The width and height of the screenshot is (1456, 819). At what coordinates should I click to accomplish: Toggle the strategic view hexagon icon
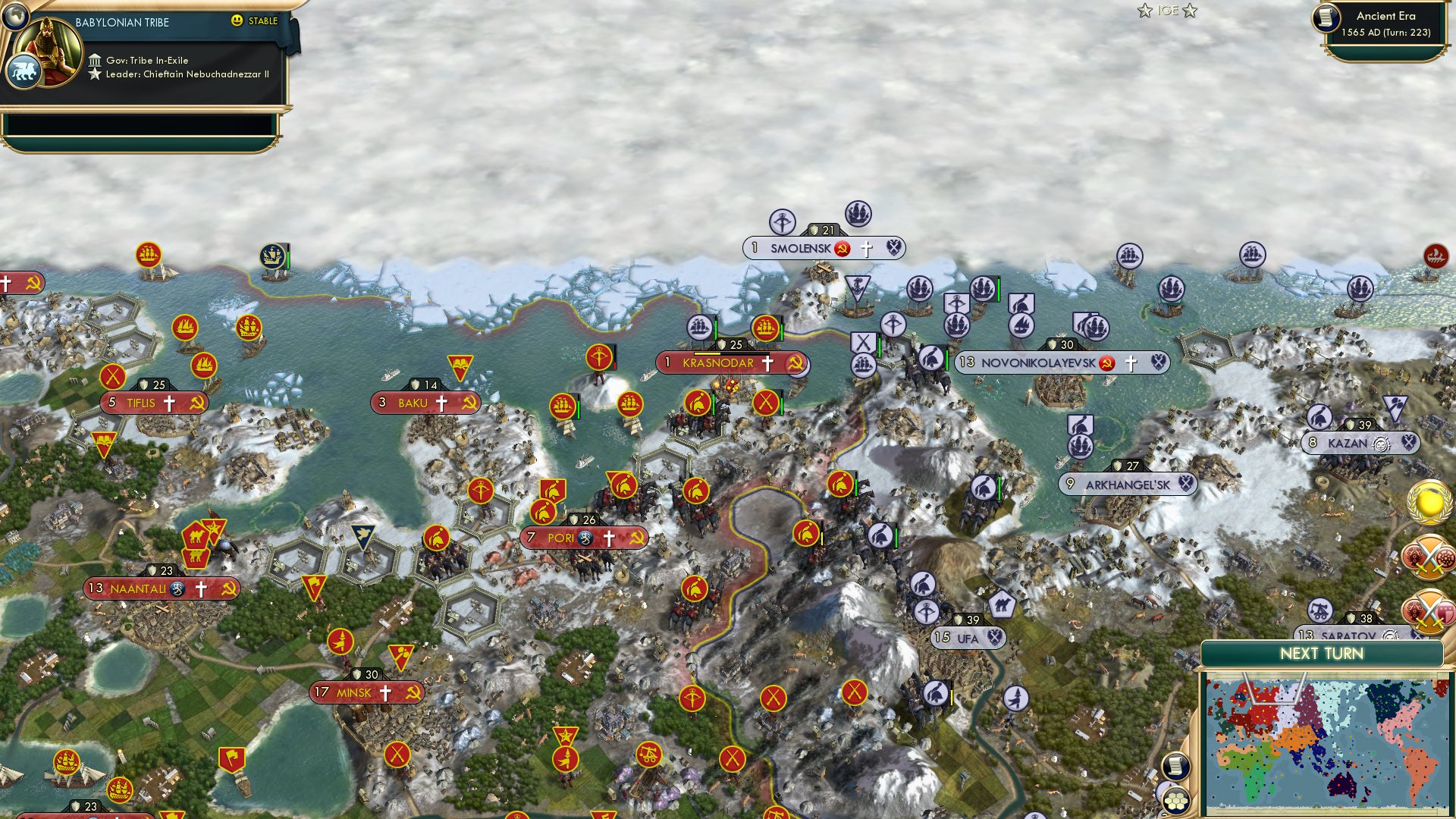pyautogui.click(x=1176, y=801)
